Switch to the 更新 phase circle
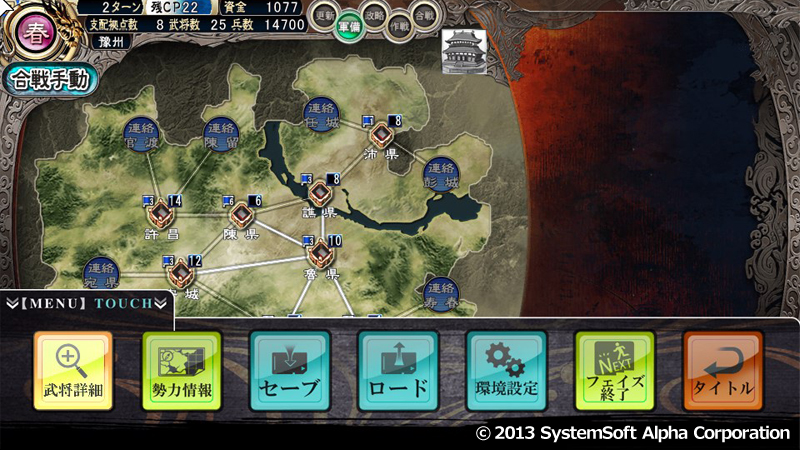This screenshot has height=450, width=800. pyautogui.click(x=325, y=17)
